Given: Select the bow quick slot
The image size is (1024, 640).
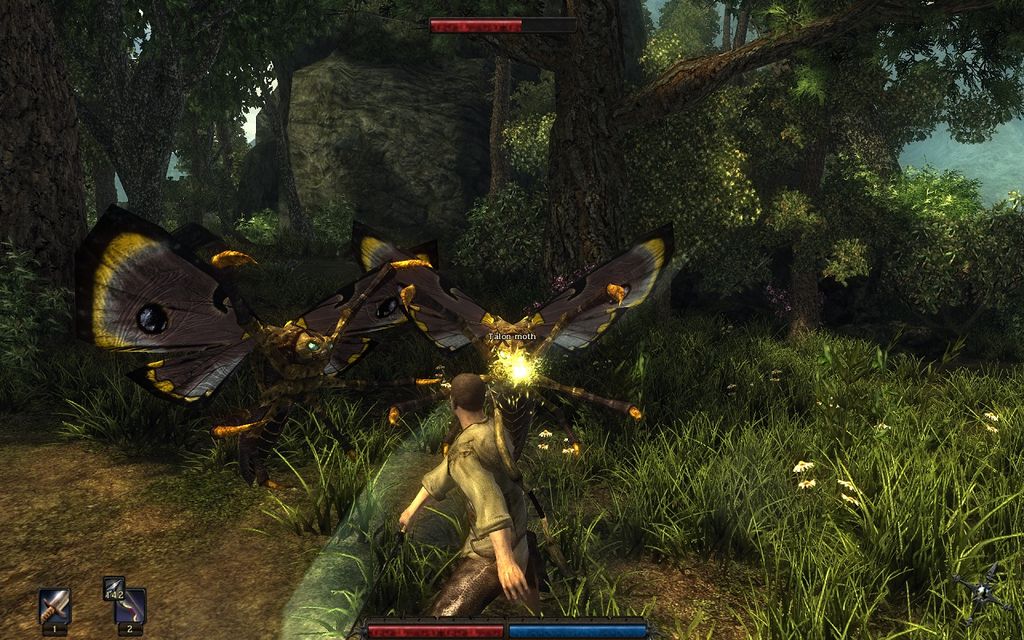Looking at the screenshot, I should [133, 606].
